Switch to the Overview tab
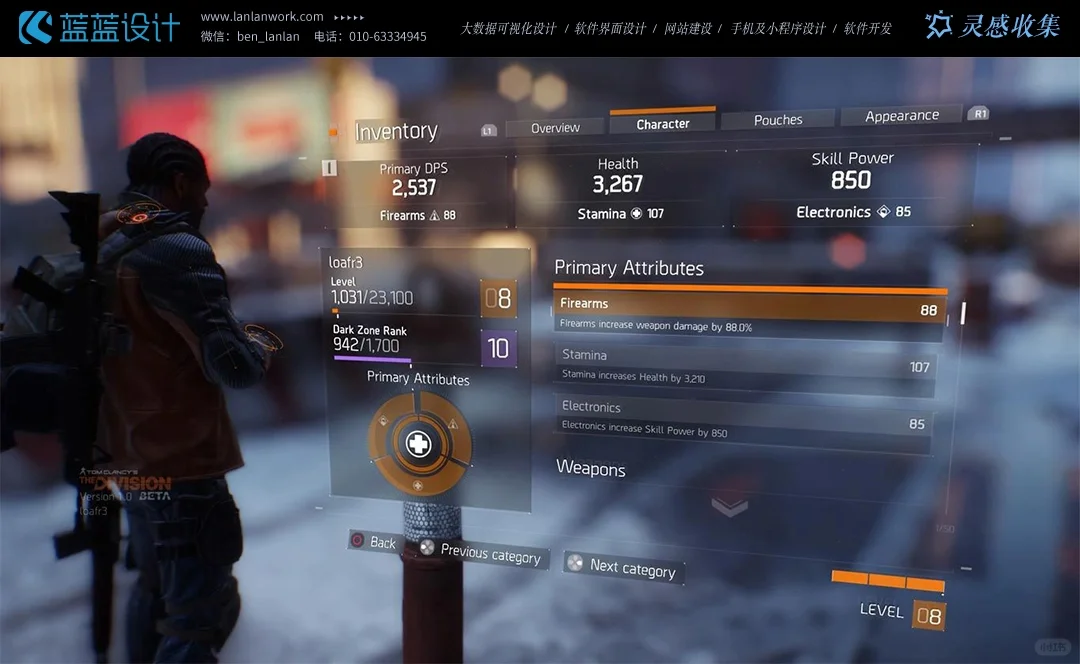This screenshot has width=1080, height=664. click(x=555, y=128)
